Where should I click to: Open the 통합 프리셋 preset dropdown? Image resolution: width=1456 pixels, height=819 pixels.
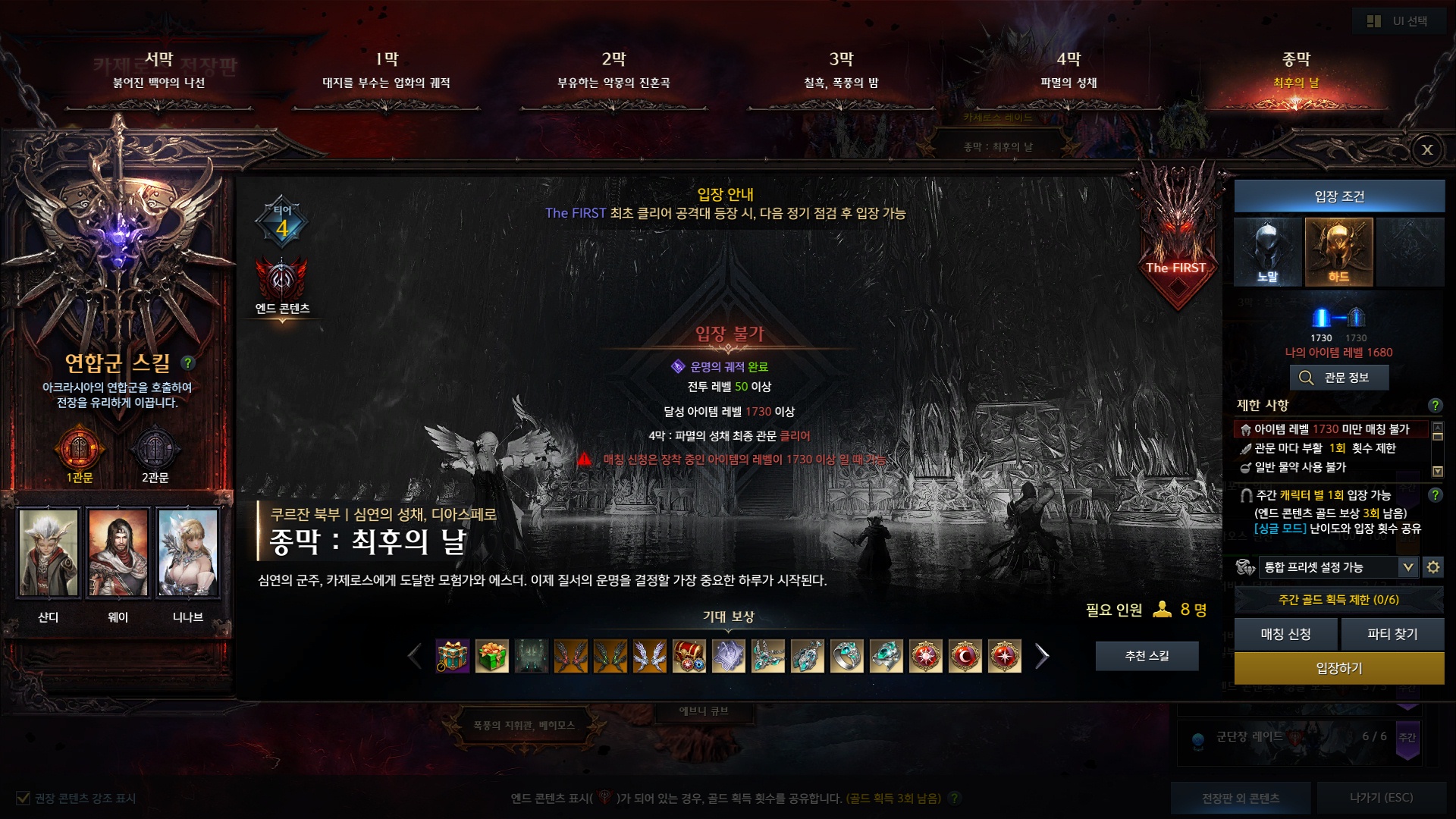point(1407,567)
